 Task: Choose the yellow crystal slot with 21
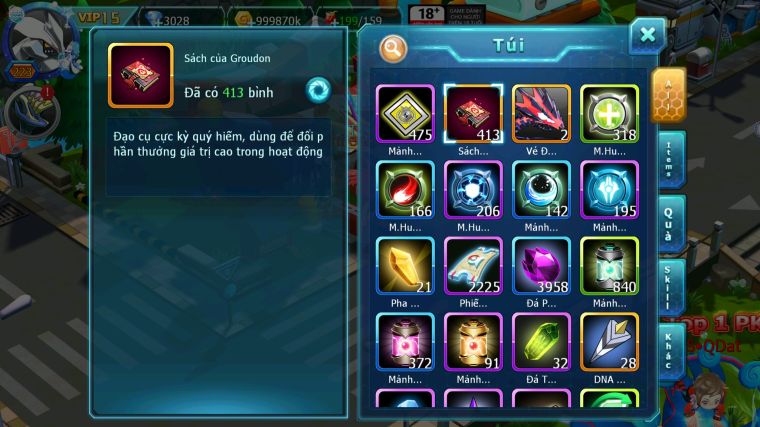click(x=405, y=266)
